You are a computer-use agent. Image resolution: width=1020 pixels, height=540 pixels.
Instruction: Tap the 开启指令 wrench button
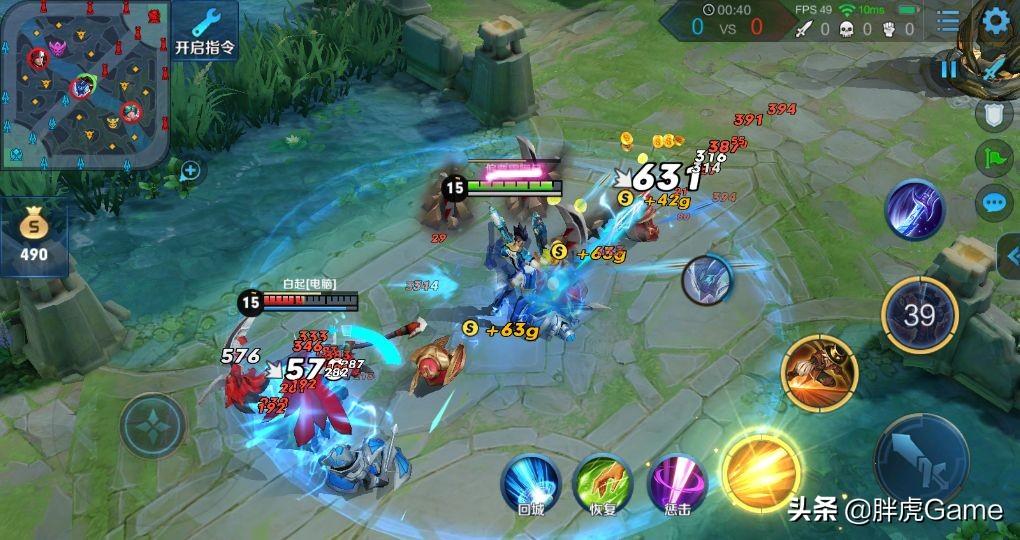click(x=205, y=30)
